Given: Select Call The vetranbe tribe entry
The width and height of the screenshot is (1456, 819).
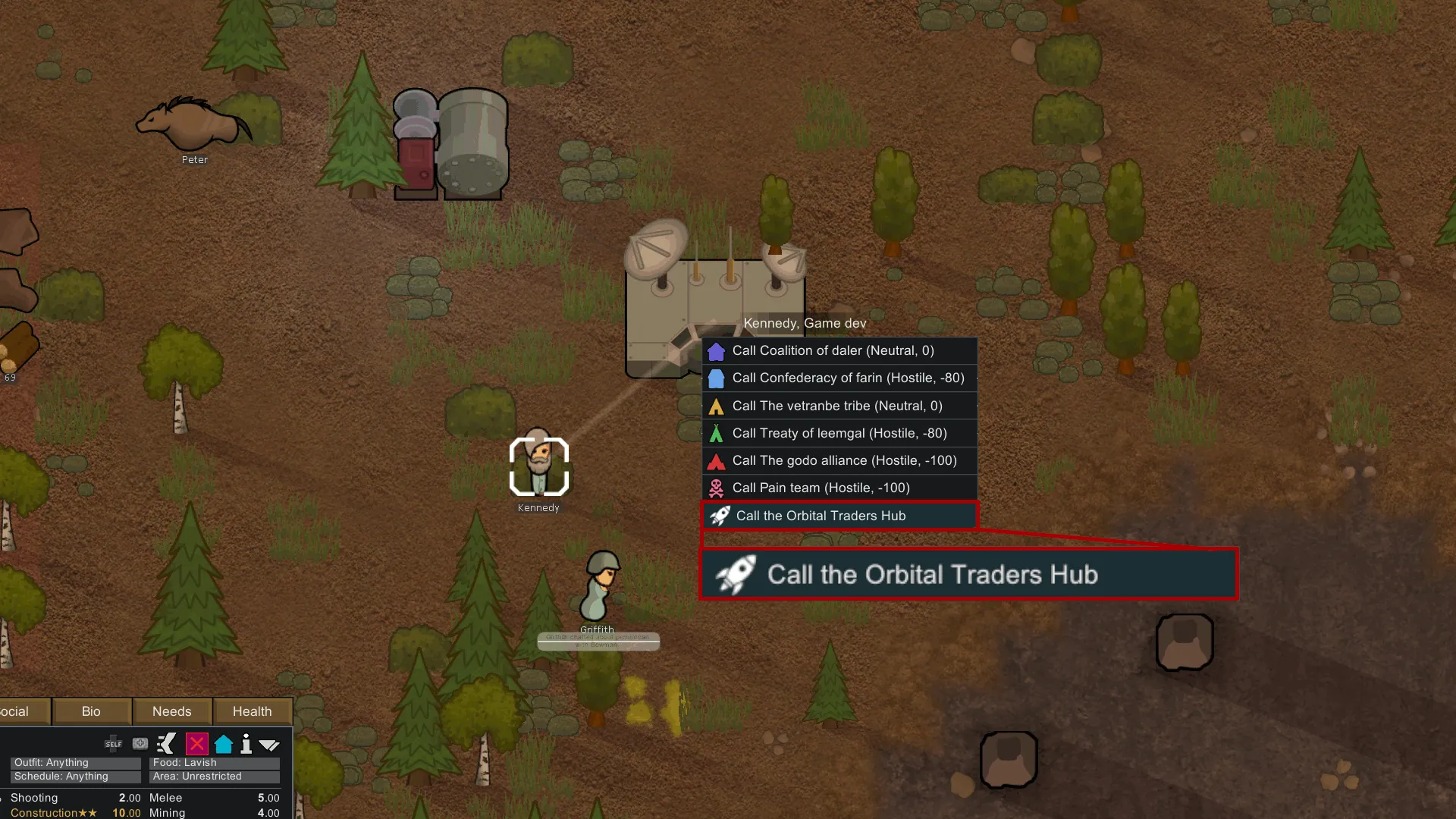Looking at the screenshot, I should pyautogui.click(x=839, y=406).
